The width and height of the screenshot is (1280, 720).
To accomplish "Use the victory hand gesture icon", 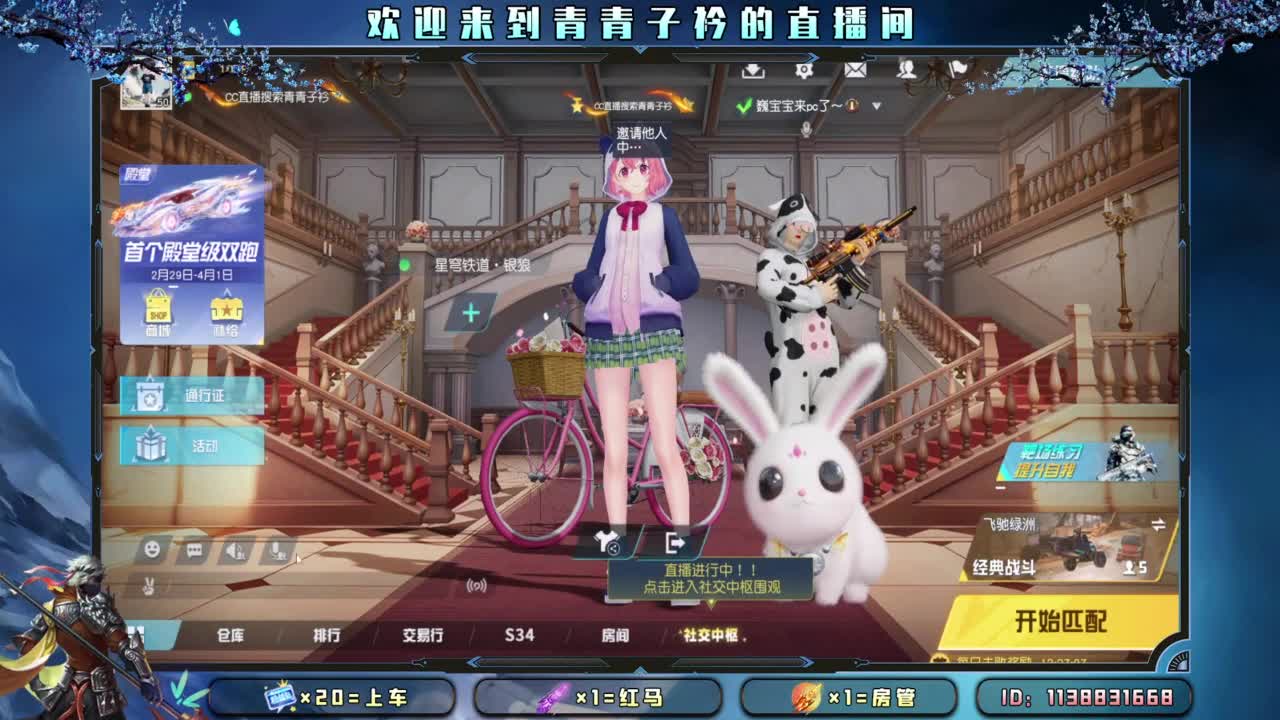I will [149, 586].
